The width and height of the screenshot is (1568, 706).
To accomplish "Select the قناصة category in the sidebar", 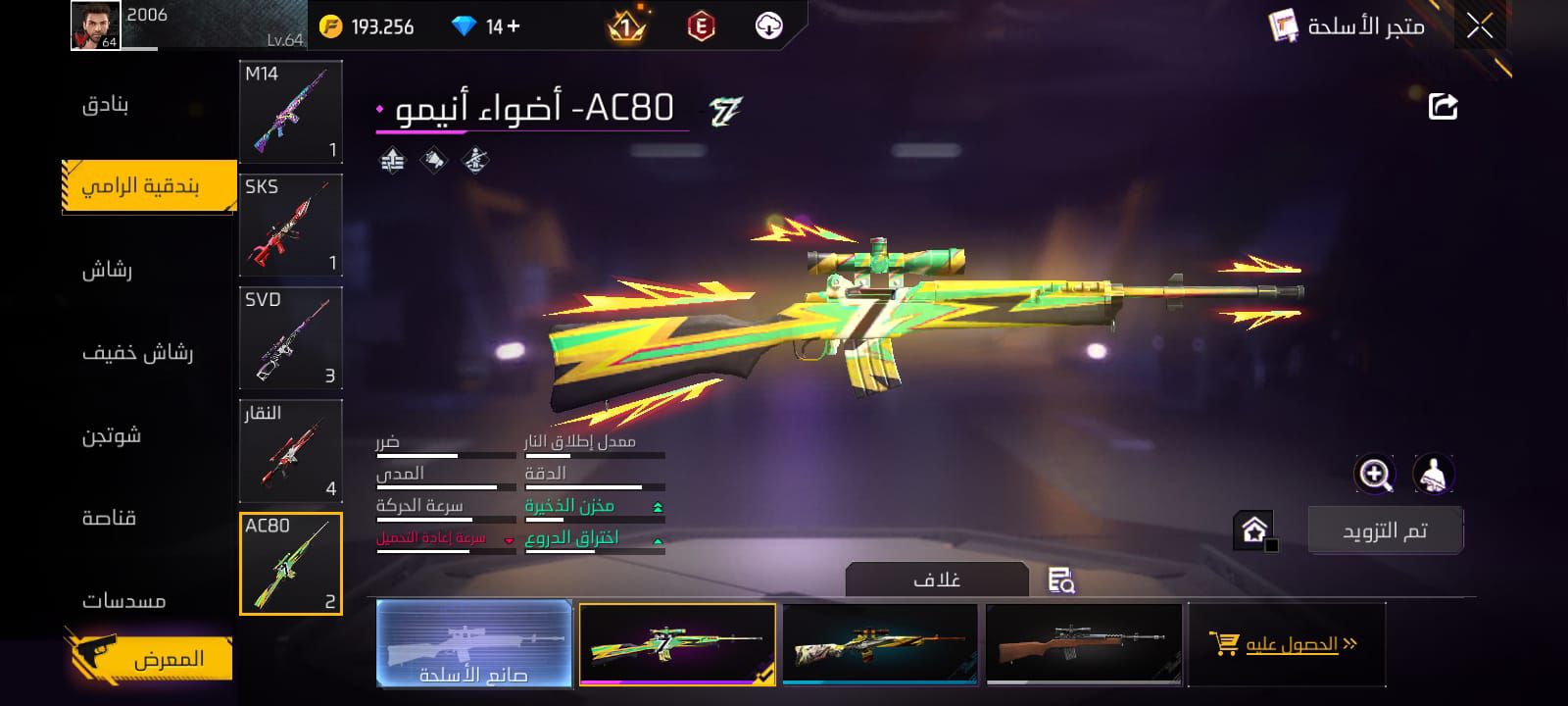I will [111, 517].
